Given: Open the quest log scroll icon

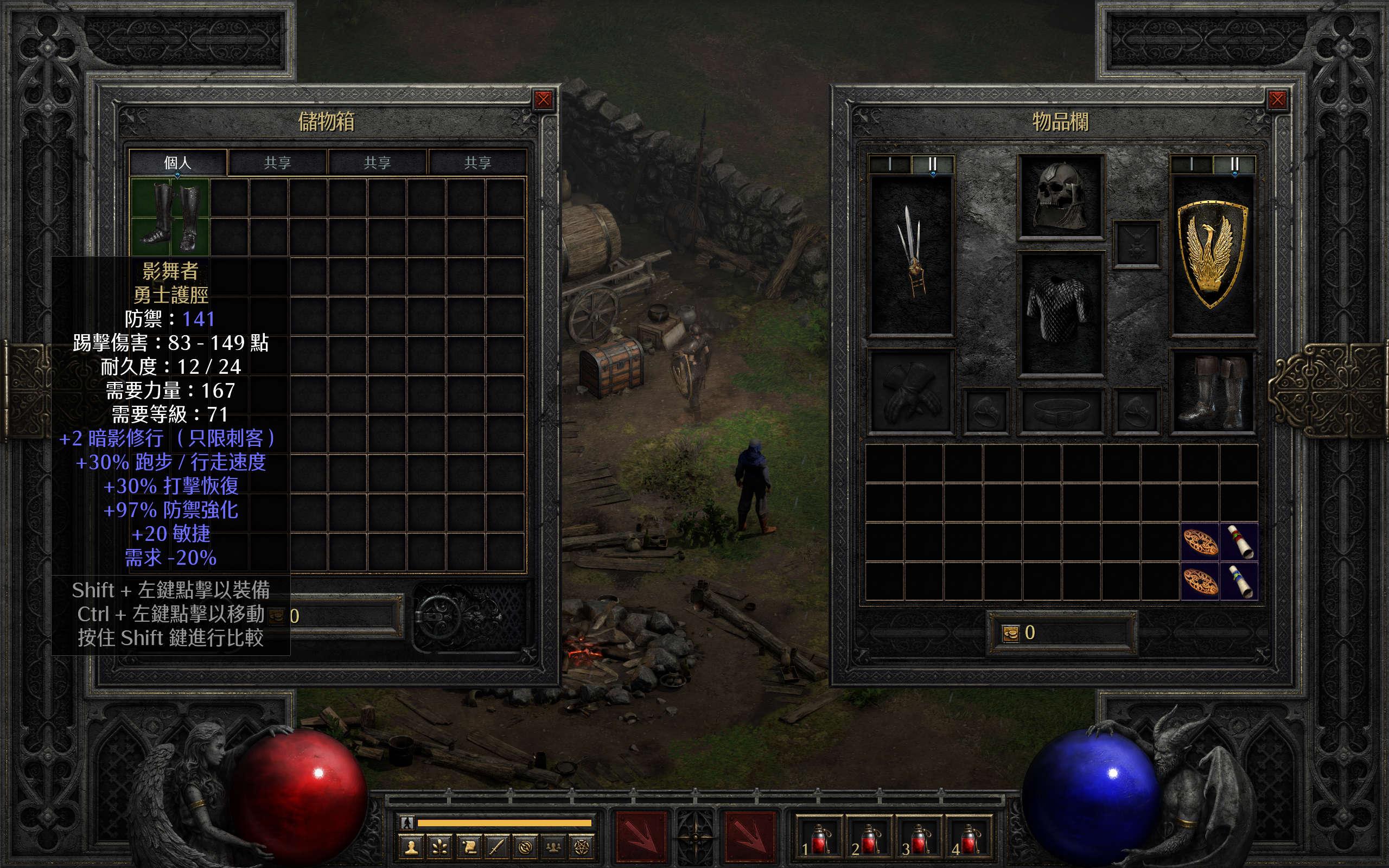Looking at the screenshot, I should pyautogui.click(x=469, y=847).
